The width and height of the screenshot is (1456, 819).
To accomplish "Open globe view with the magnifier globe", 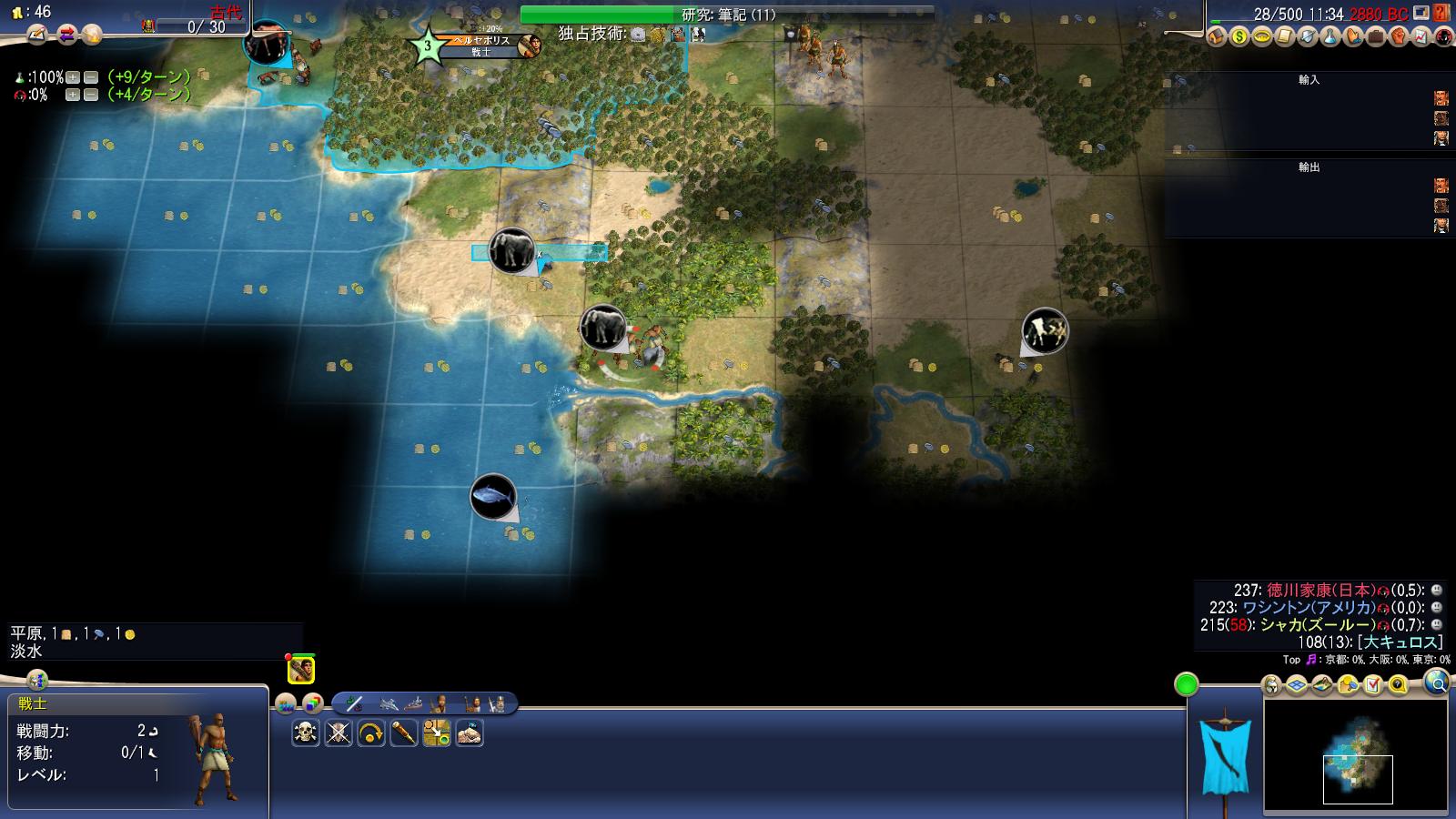I will coord(1436,682).
